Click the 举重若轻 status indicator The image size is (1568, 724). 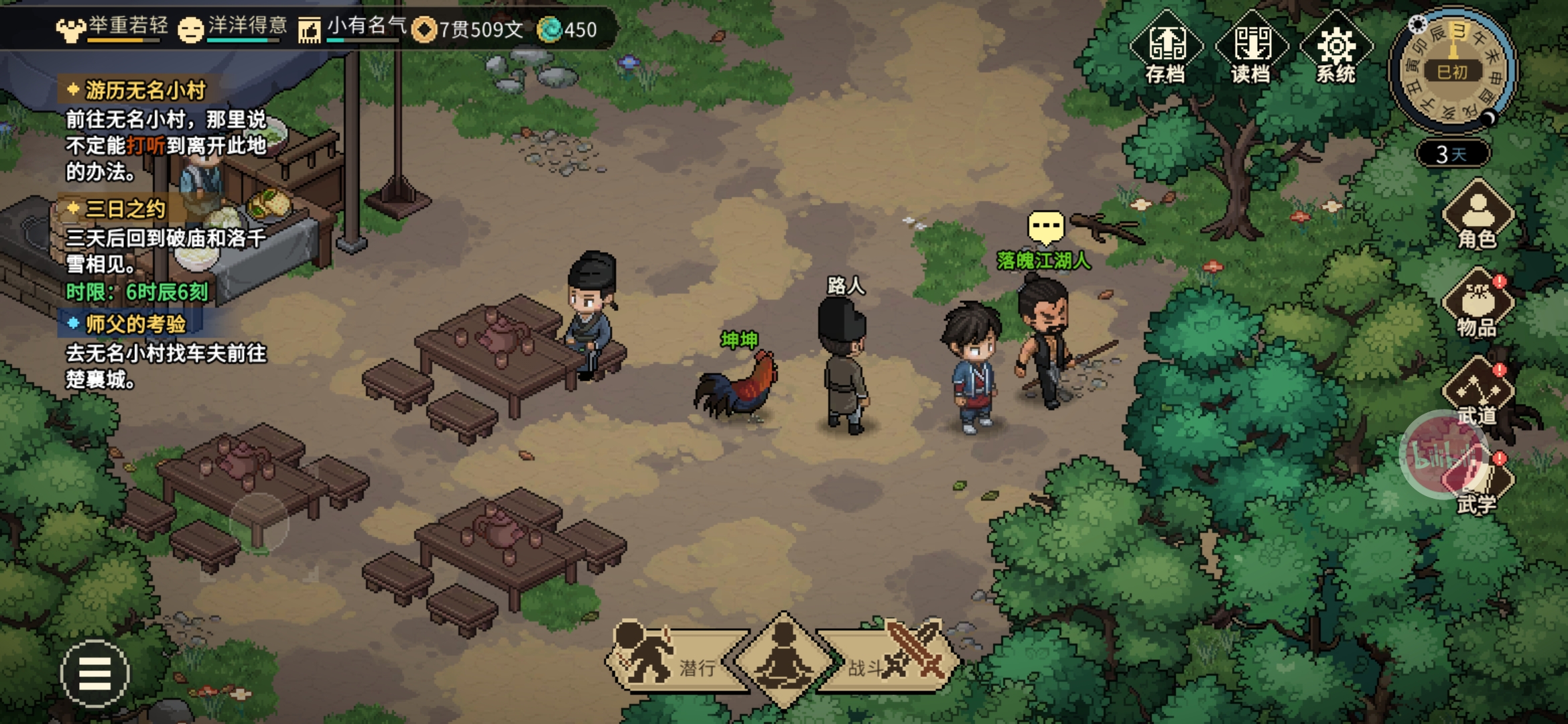pyautogui.click(x=113, y=28)
